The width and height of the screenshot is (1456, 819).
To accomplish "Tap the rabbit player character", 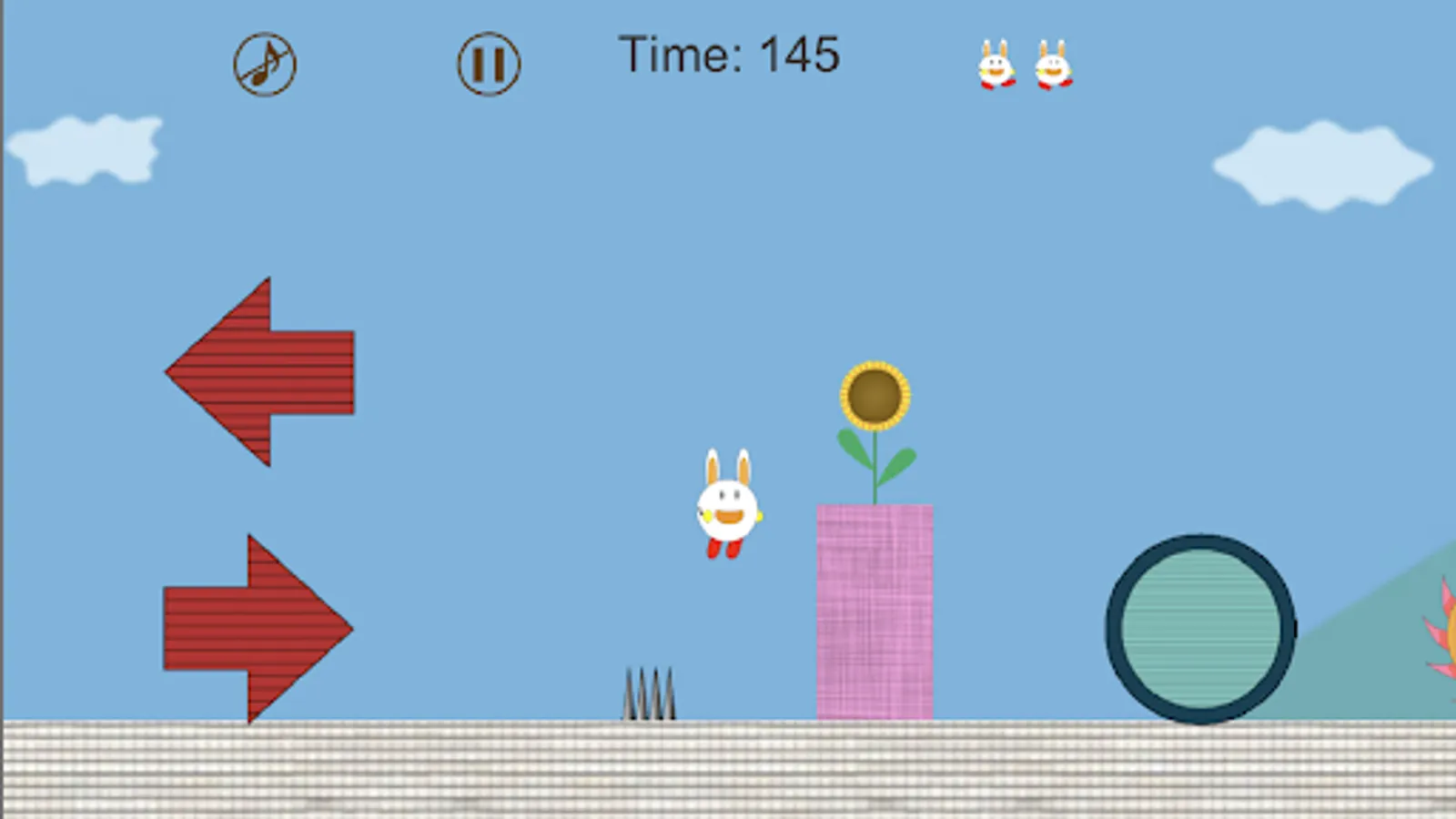I will click(x=726, y=505).
